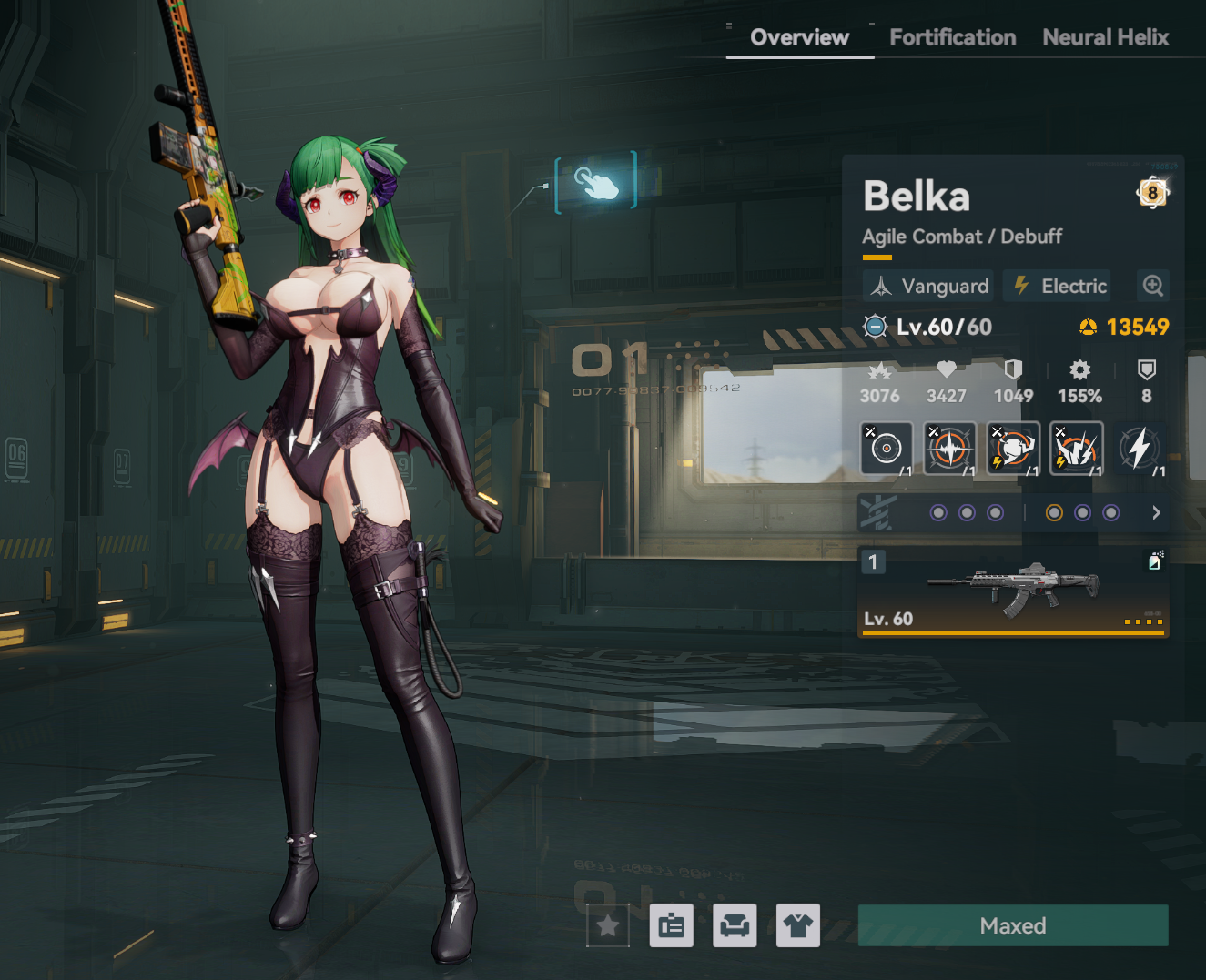Open the armchair dormitory button
The height and width of the screenshot is (980, 1206).
(x=735, y=926)
